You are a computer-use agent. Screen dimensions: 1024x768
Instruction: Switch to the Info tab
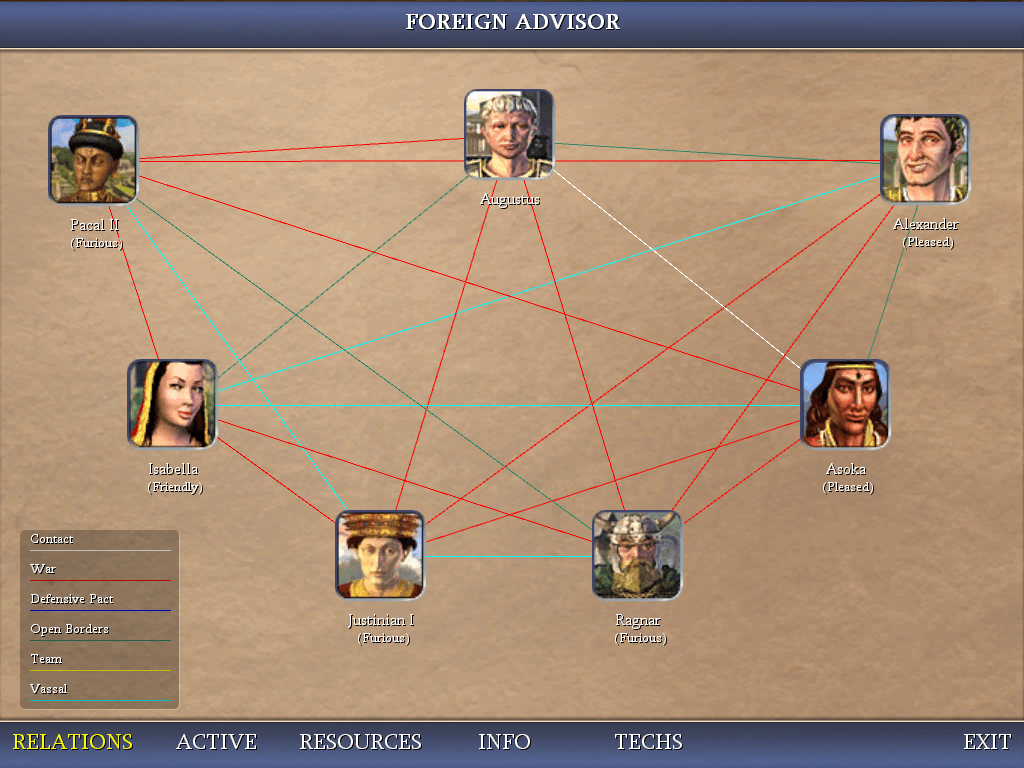click(504, 742)
